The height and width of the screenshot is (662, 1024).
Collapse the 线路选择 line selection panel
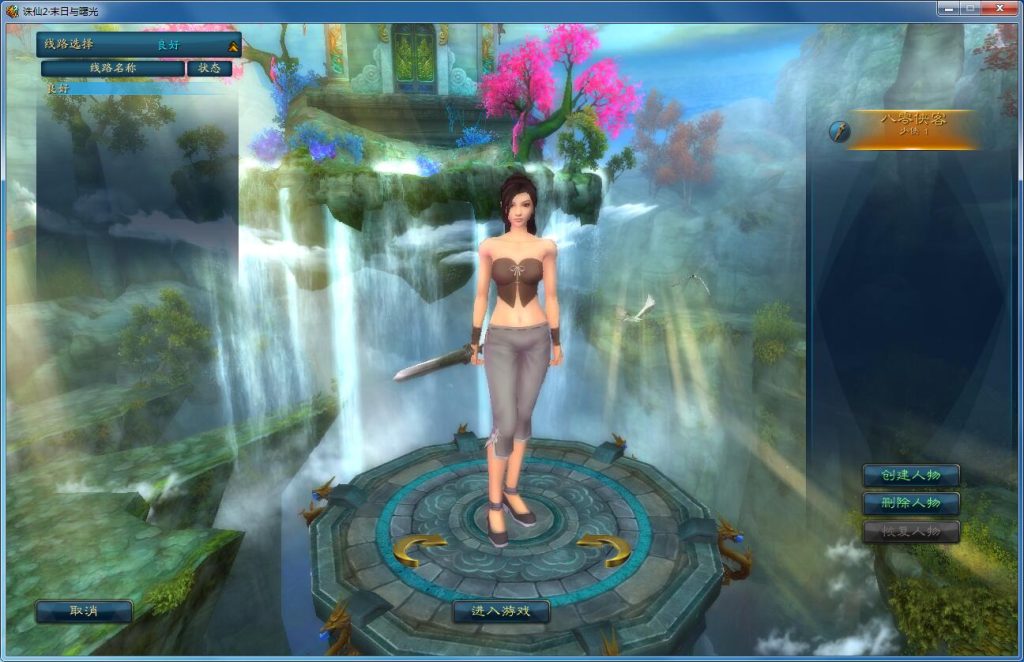coord(233,46)
